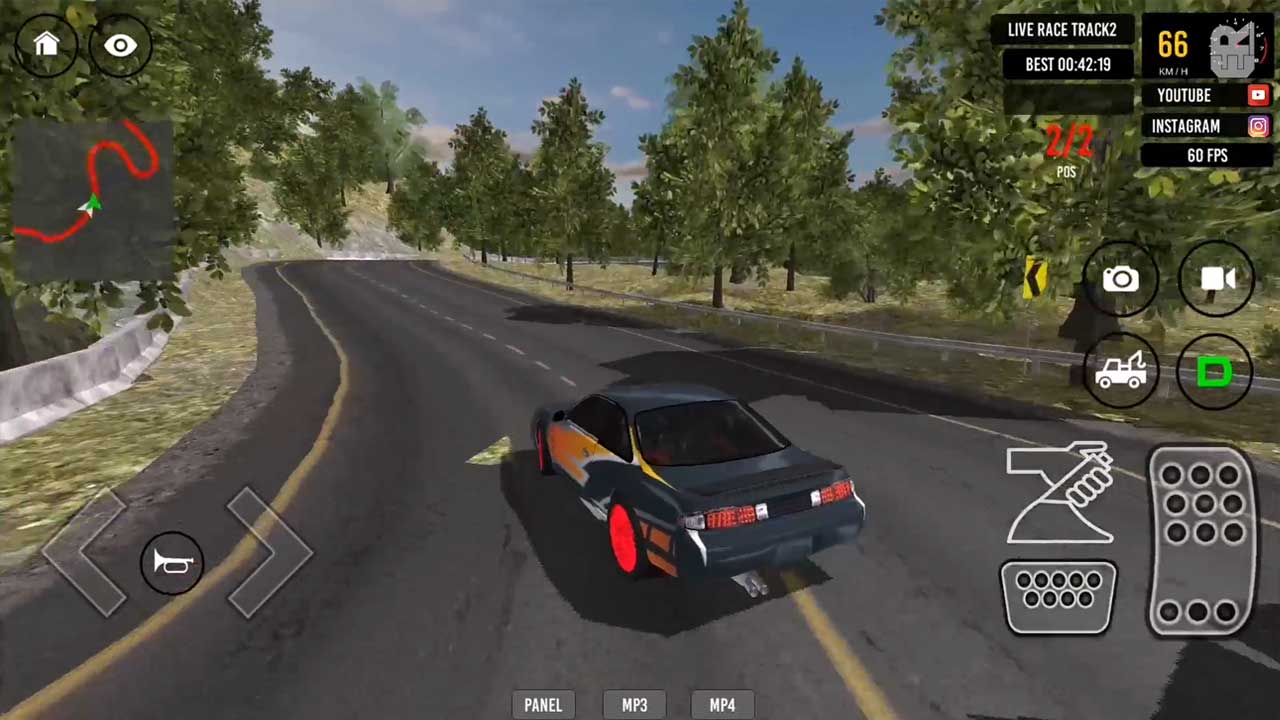Start recording with video camera icon
This screenshot has width=1280, height=720.
(1216, 279)
